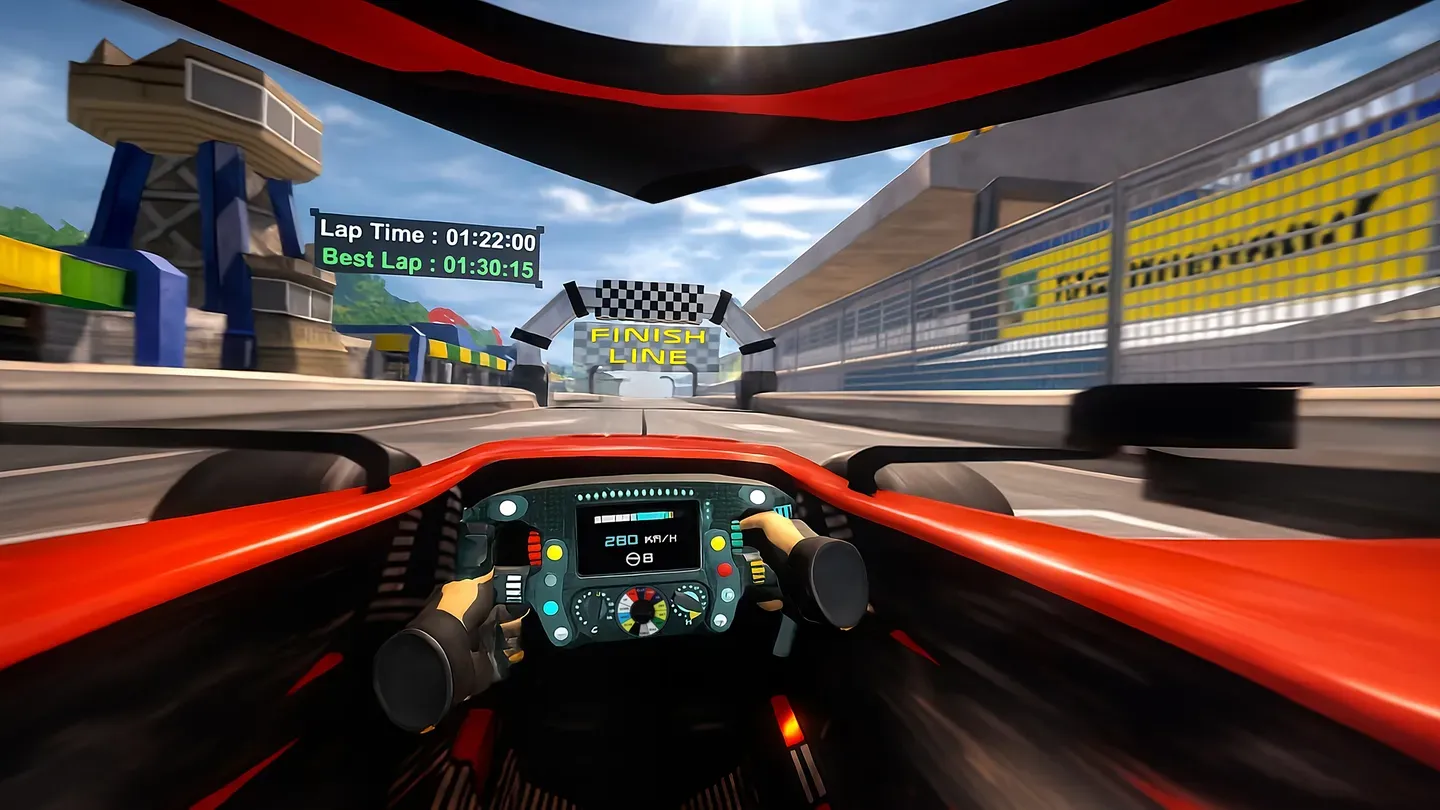Open the left rotary dial marked C

pos(595,606)
